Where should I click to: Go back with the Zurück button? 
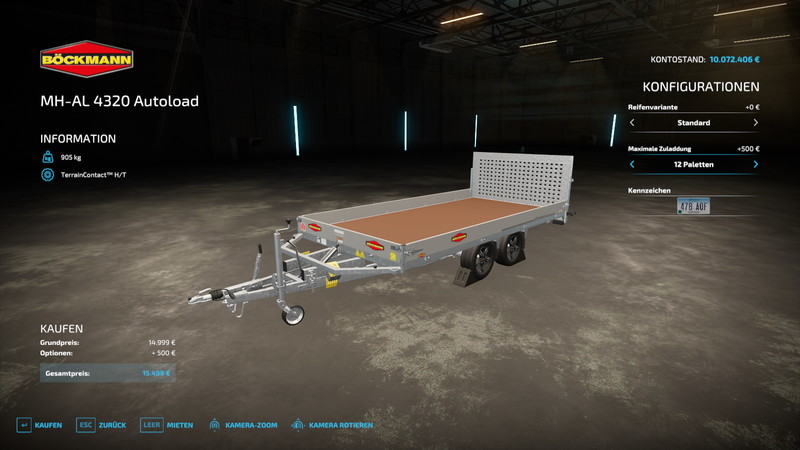pos(103,425)
